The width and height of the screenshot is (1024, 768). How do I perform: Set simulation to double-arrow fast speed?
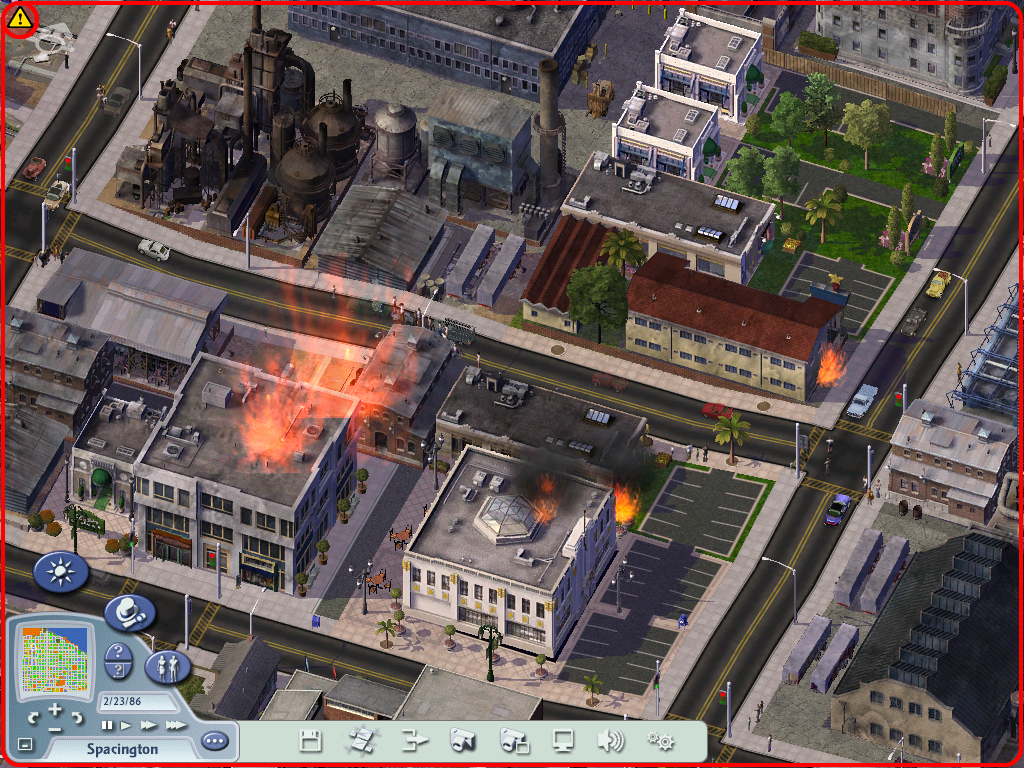click(149, 725)
